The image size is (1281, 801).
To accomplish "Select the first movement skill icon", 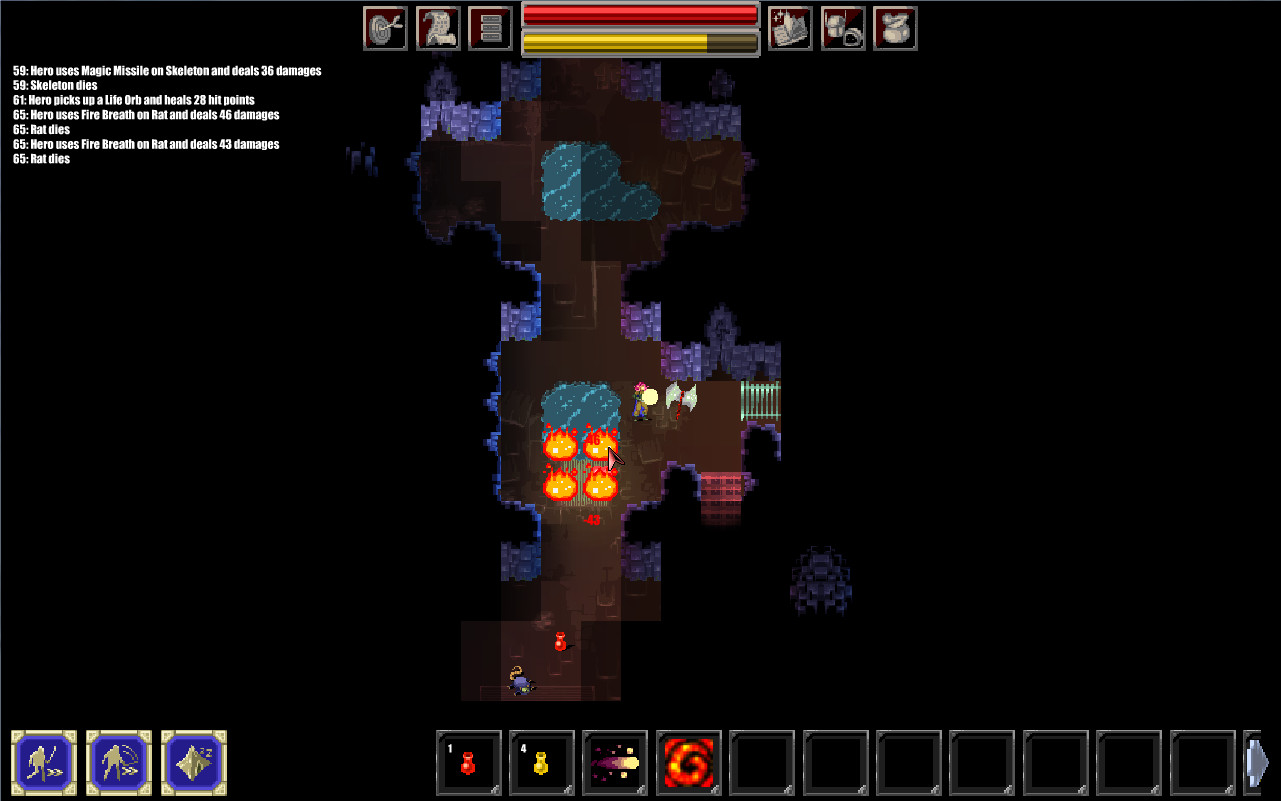I will (45, 762).
